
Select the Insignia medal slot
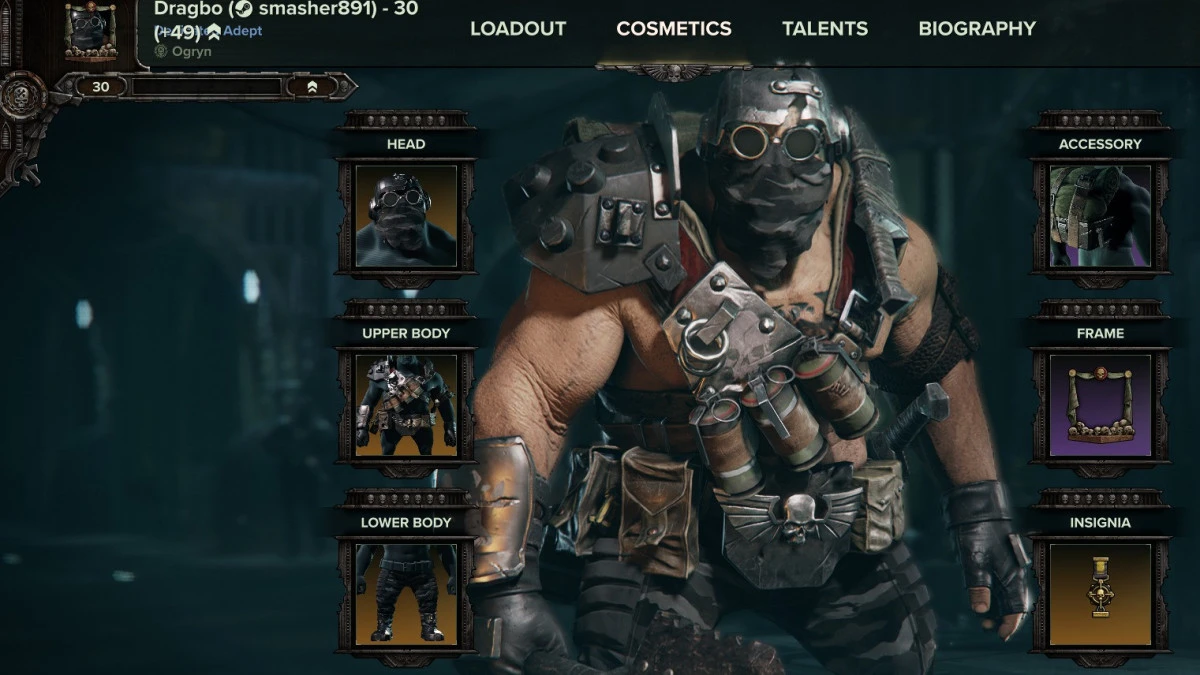(x=1100, y=594)
